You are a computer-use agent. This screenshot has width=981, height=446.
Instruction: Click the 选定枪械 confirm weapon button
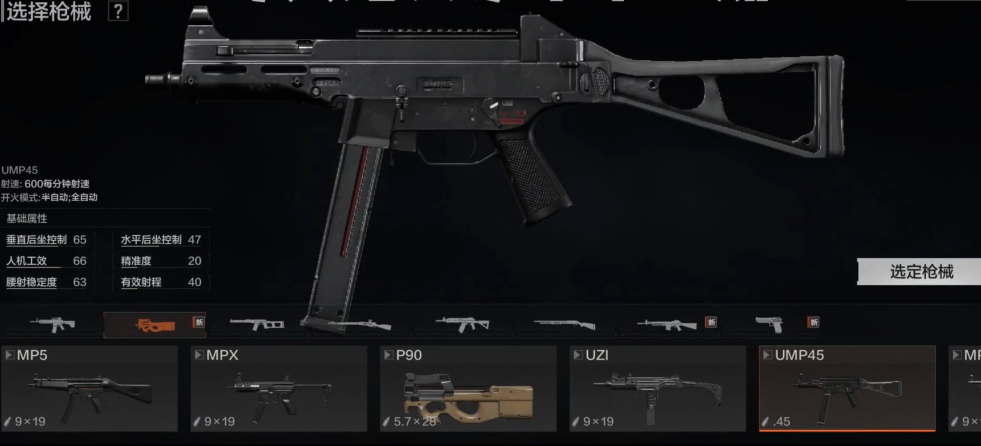[920, 272]
